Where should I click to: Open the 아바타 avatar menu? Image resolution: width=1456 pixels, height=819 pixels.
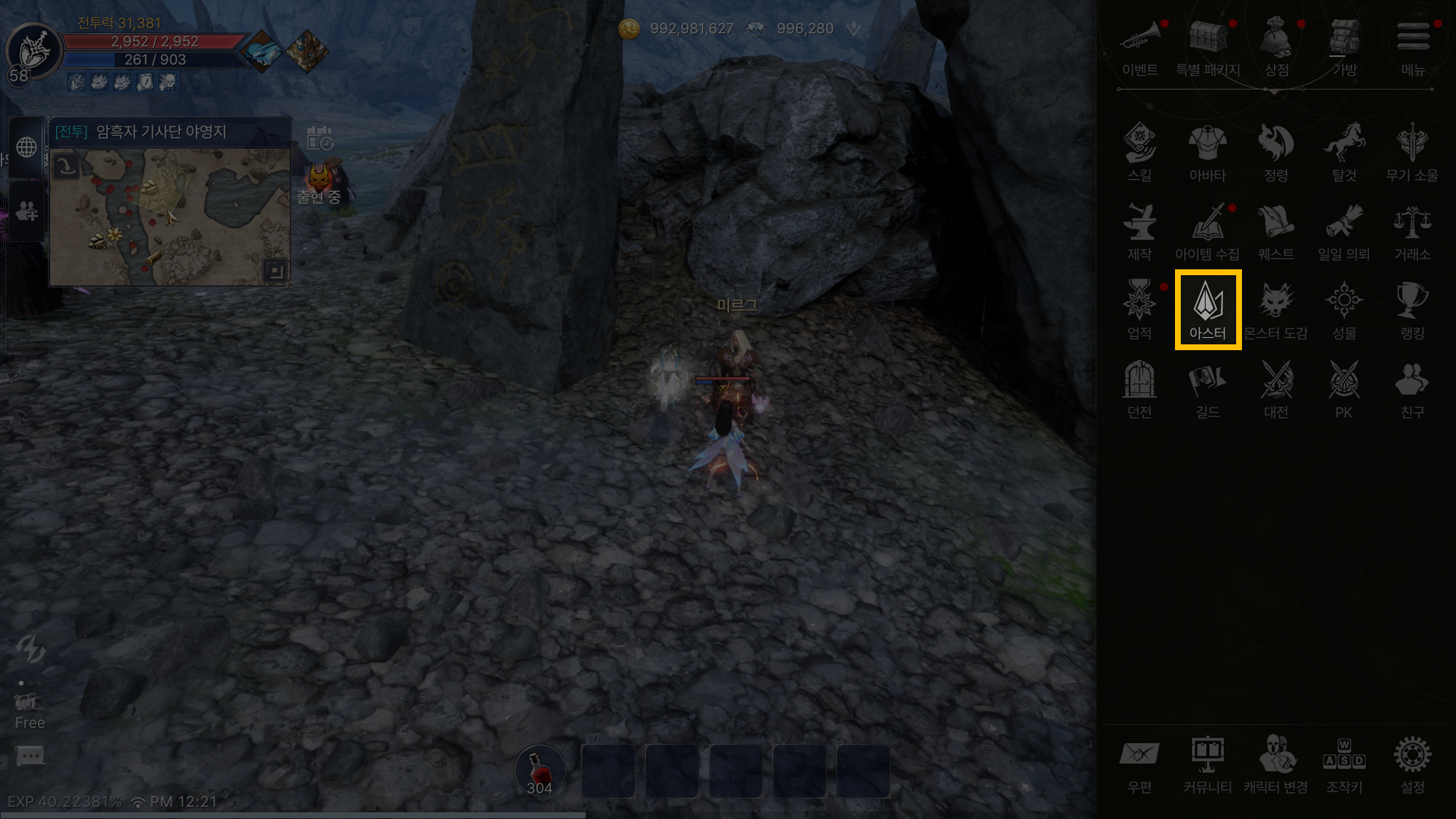pos(1208,151)
